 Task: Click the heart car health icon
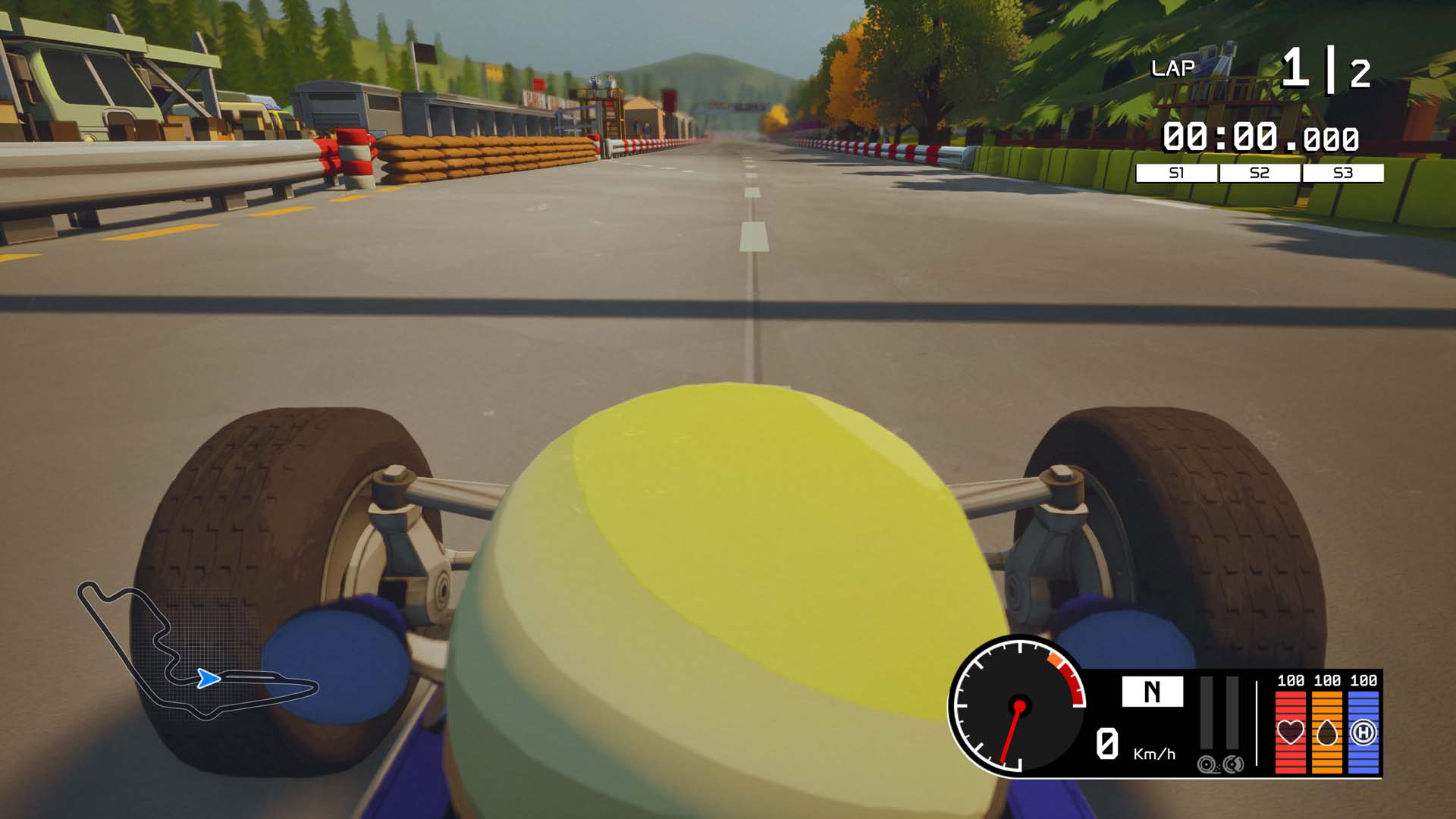[1291, 732]
